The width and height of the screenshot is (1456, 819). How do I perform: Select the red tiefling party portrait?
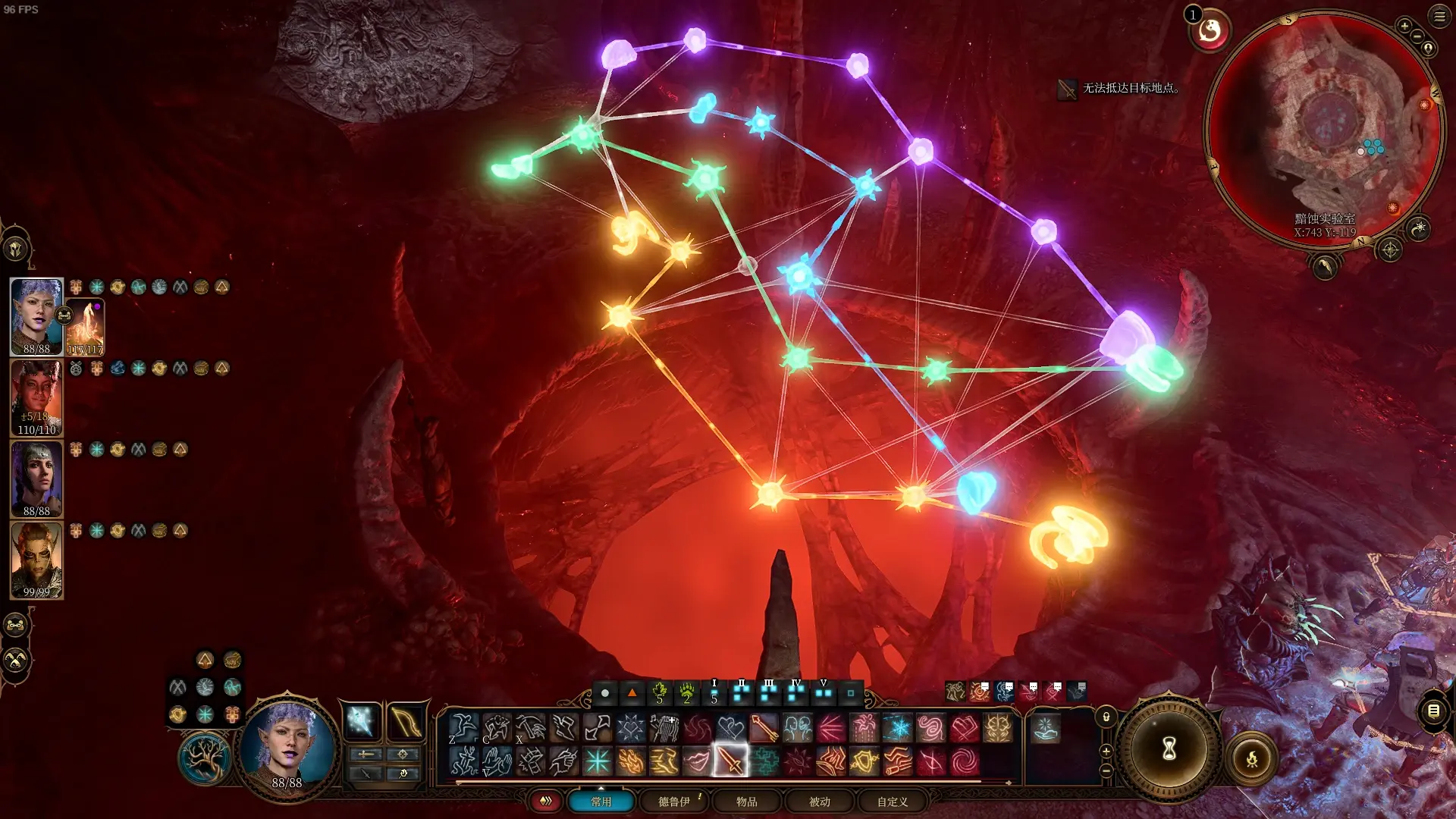click(x=36, y=397)
